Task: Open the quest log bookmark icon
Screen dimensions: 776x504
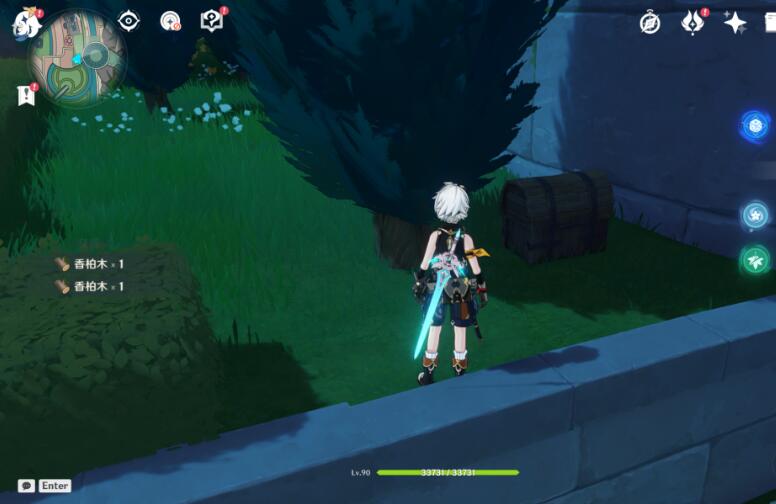Action: click(x=26, y=95)
